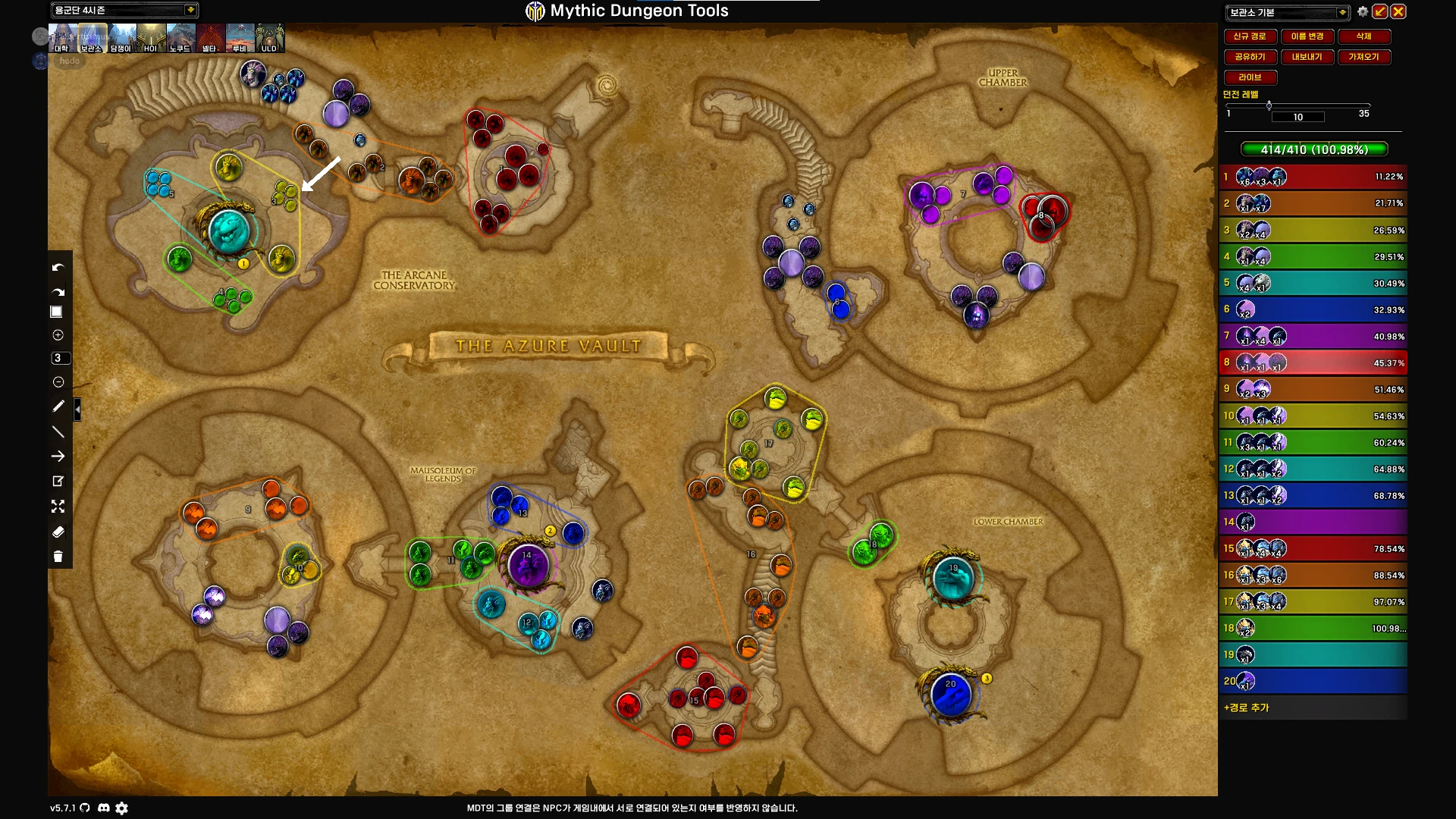Delete the route with 삭제 button
This screenshot has height=819, width=1456.
(x=1363, y=36)
